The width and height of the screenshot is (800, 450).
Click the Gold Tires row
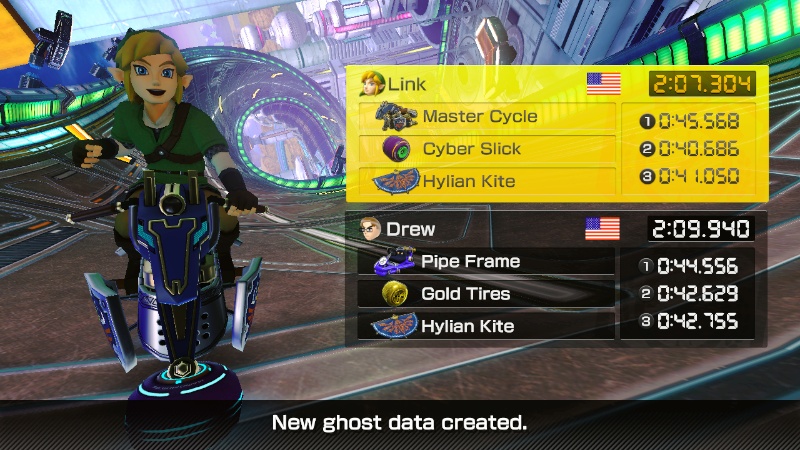486,294
